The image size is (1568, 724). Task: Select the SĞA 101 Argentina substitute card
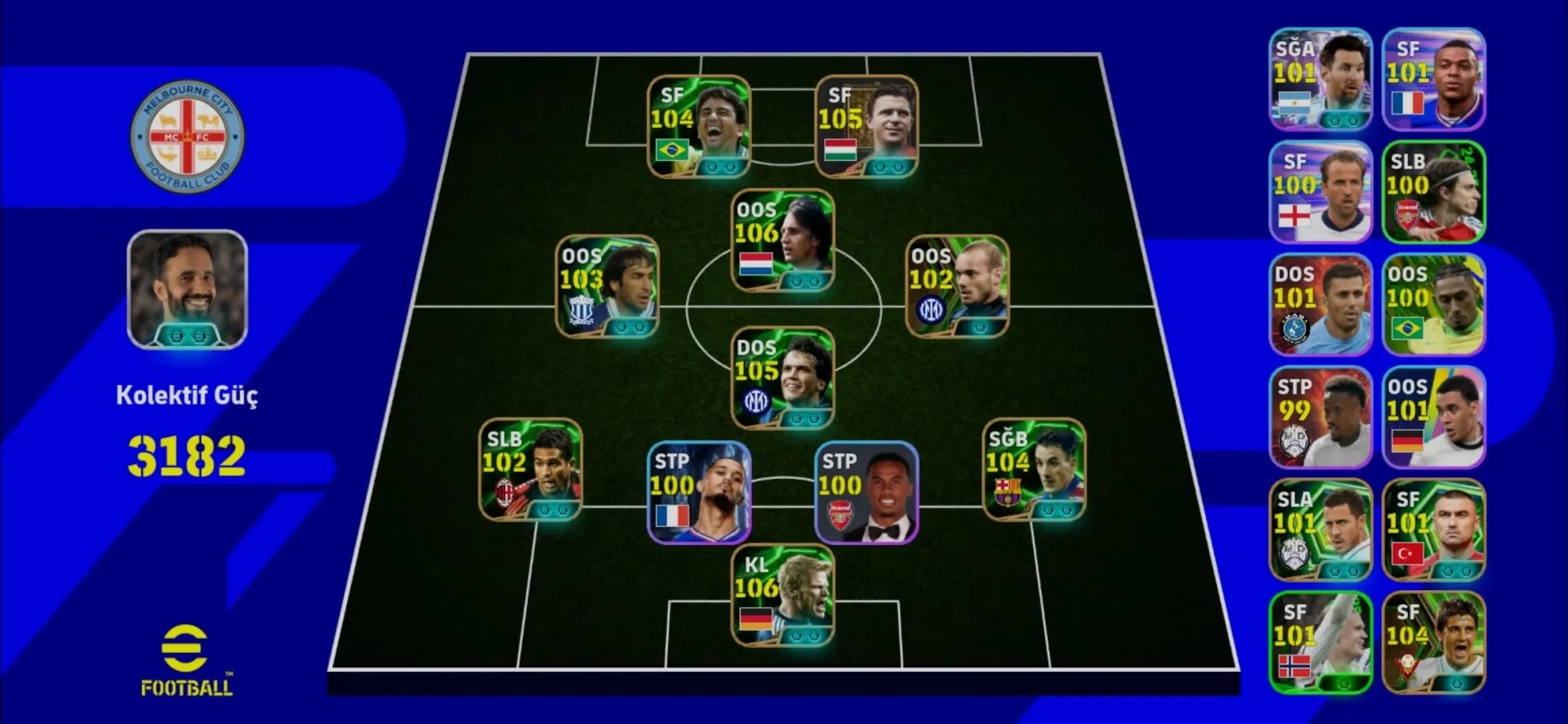(1321, 79)
